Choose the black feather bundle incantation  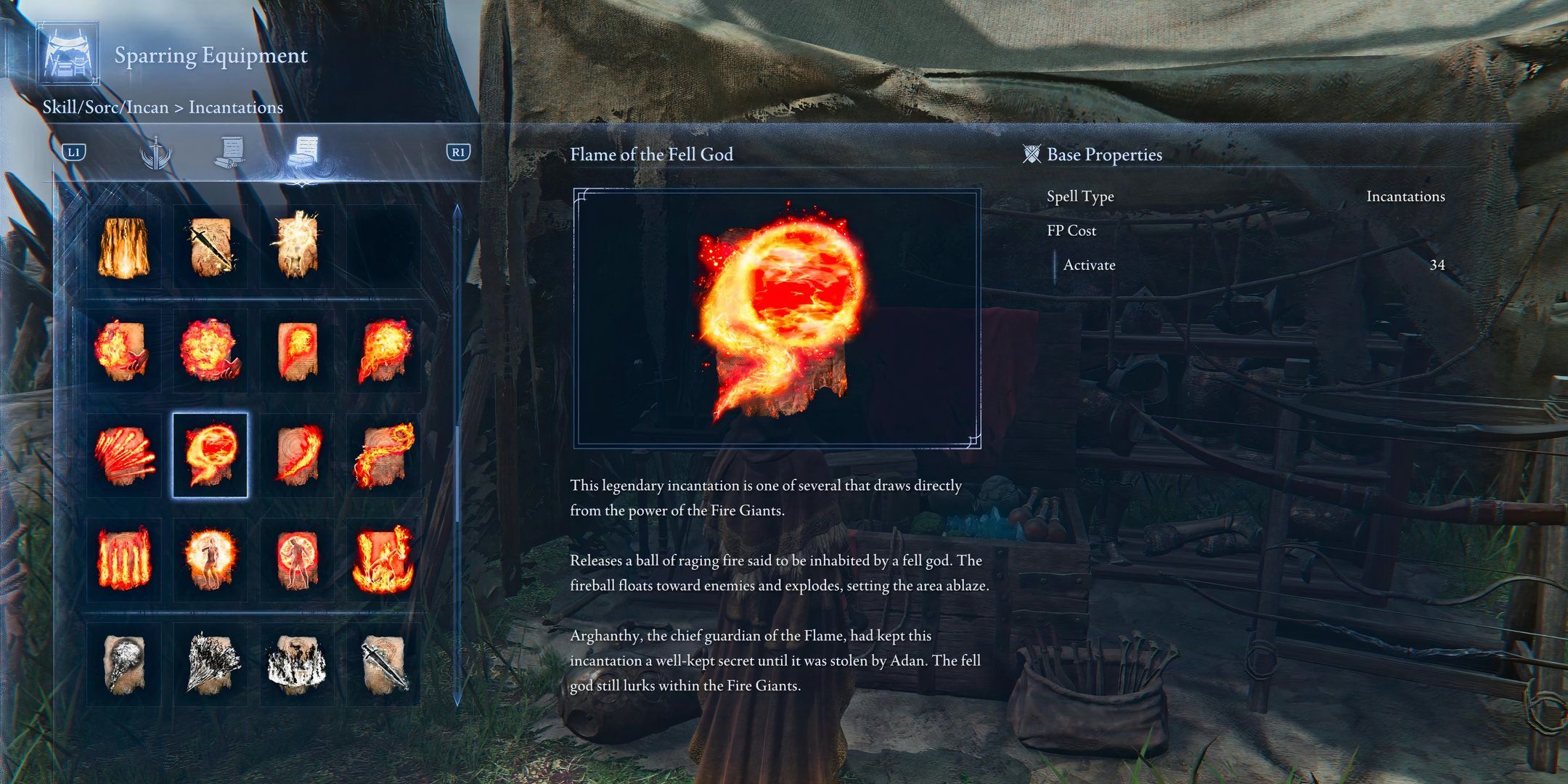[210, 663]
